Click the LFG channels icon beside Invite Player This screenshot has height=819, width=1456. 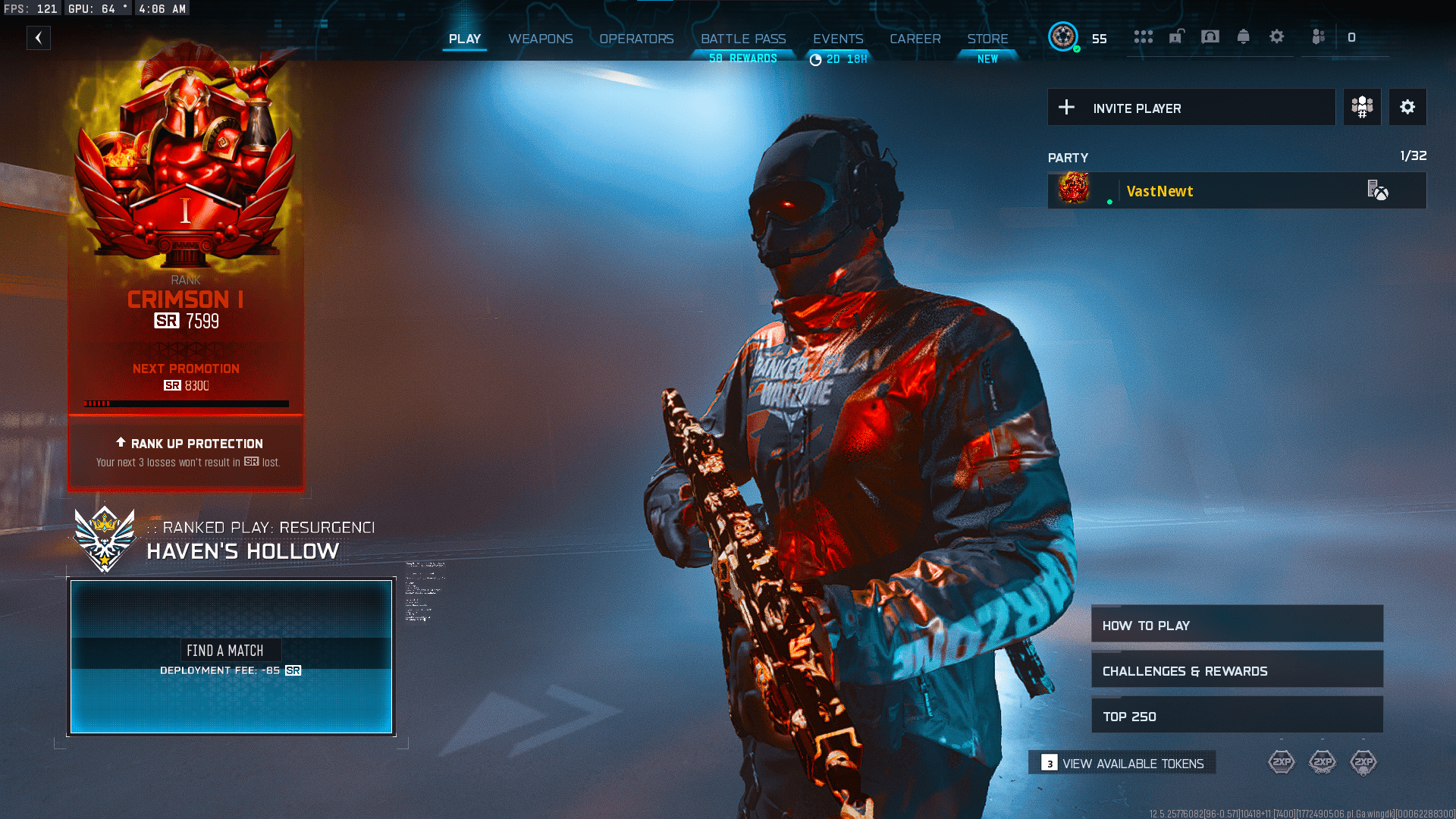coord(1361,107)
